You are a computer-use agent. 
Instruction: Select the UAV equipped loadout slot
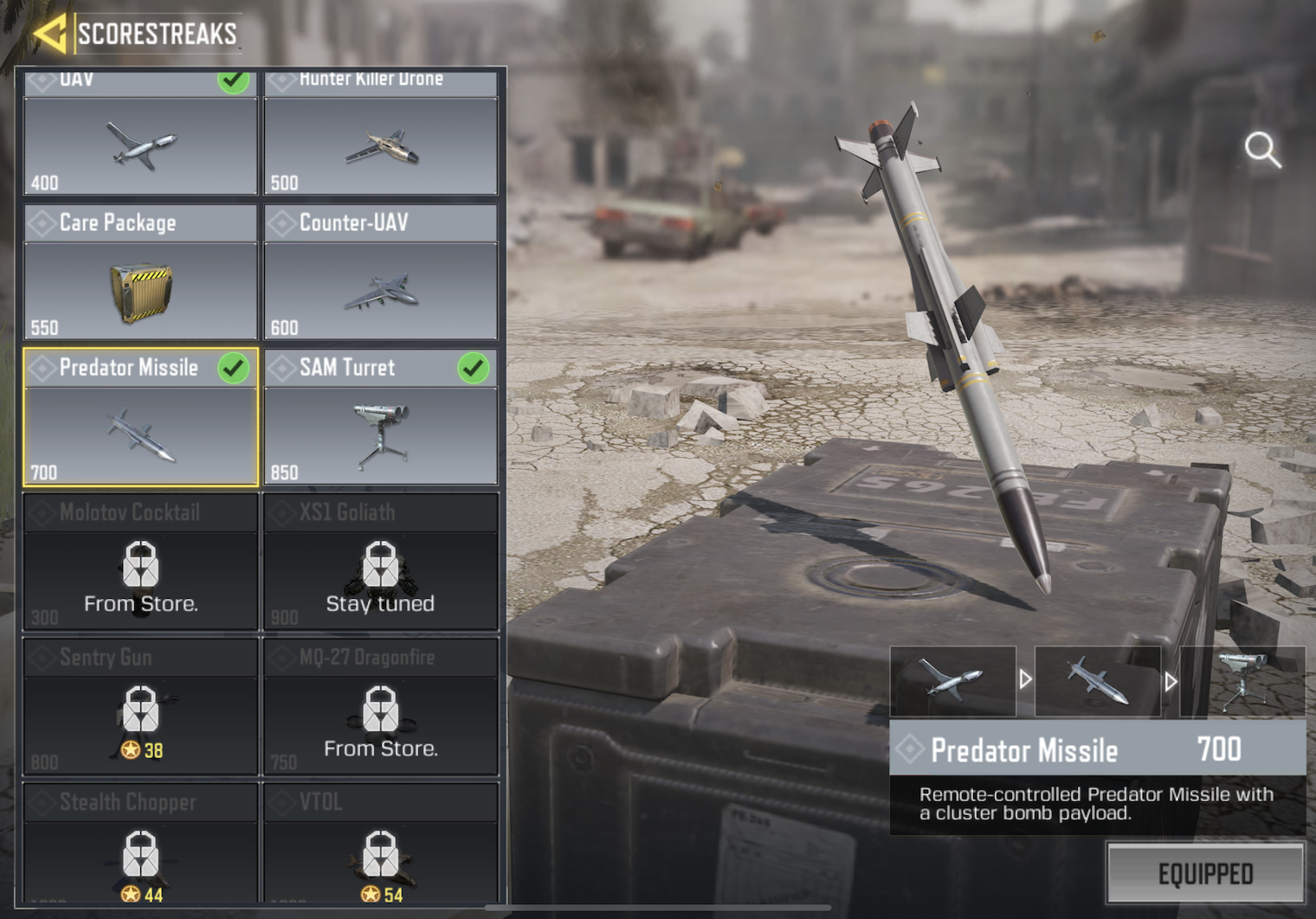952,681
